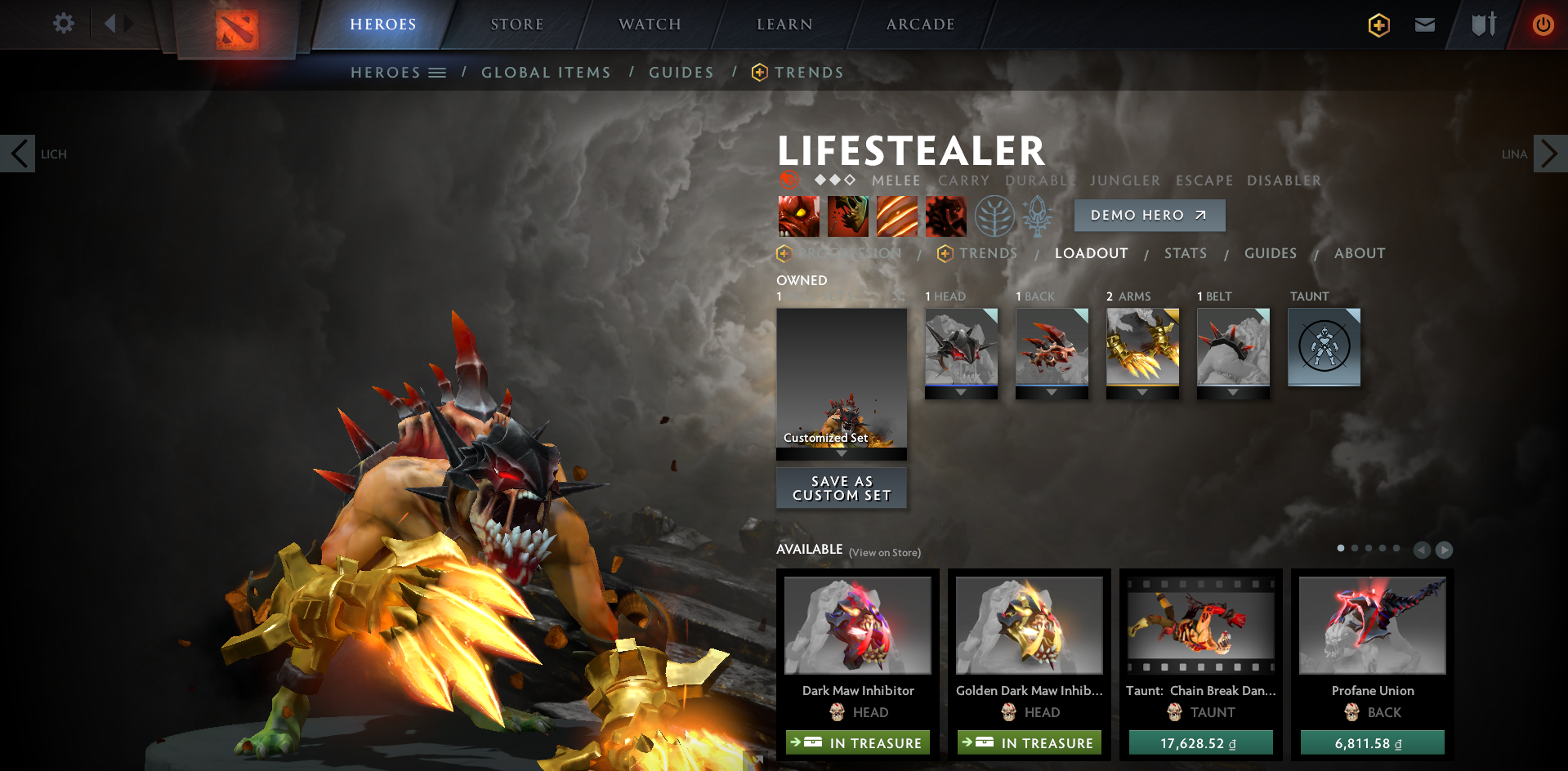Switch to the STATS tab
This screenshot has height=771, width=1568.
pos(1185,253)
